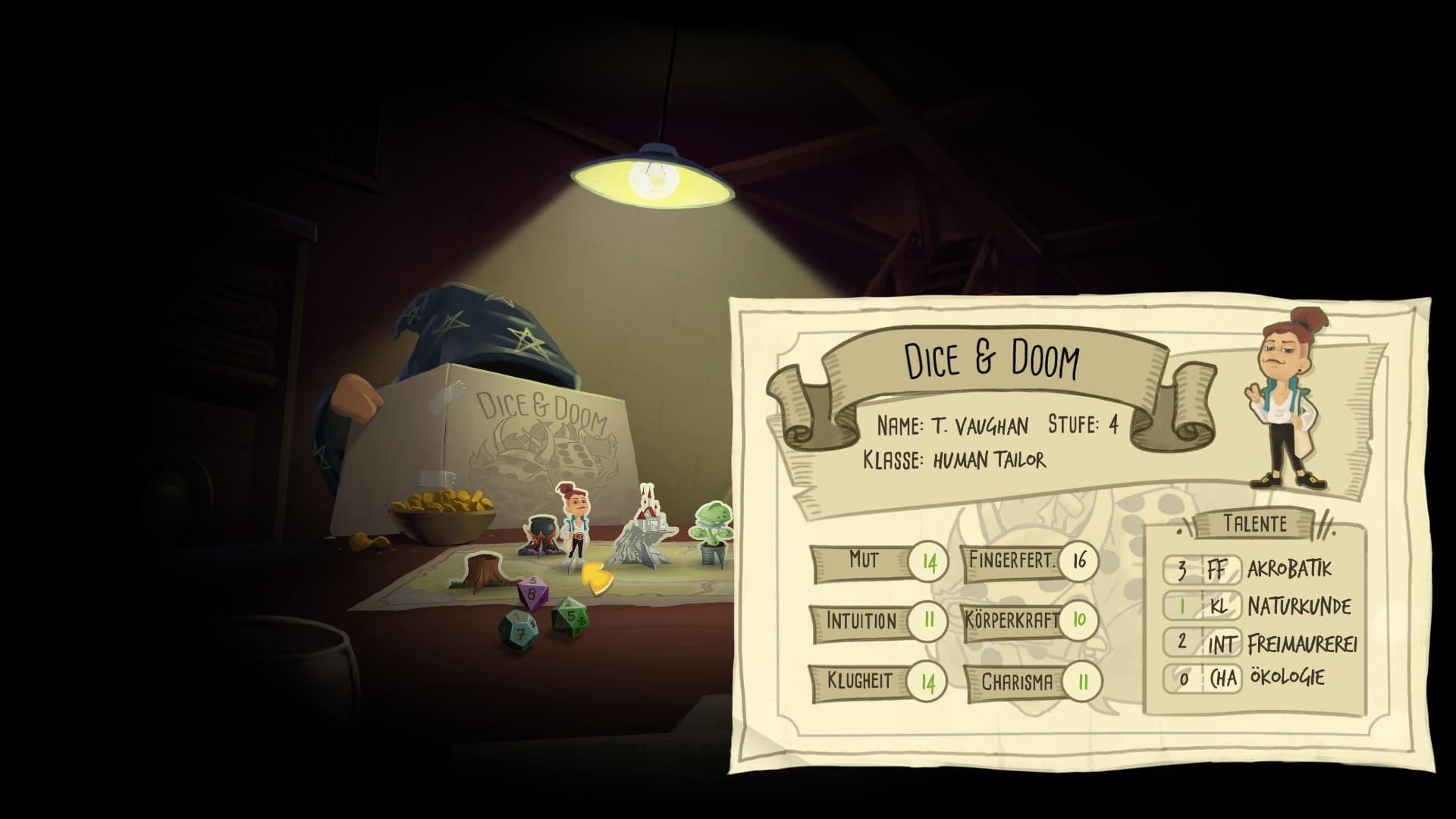Select the Mut attribute value

tap(929, 563)
